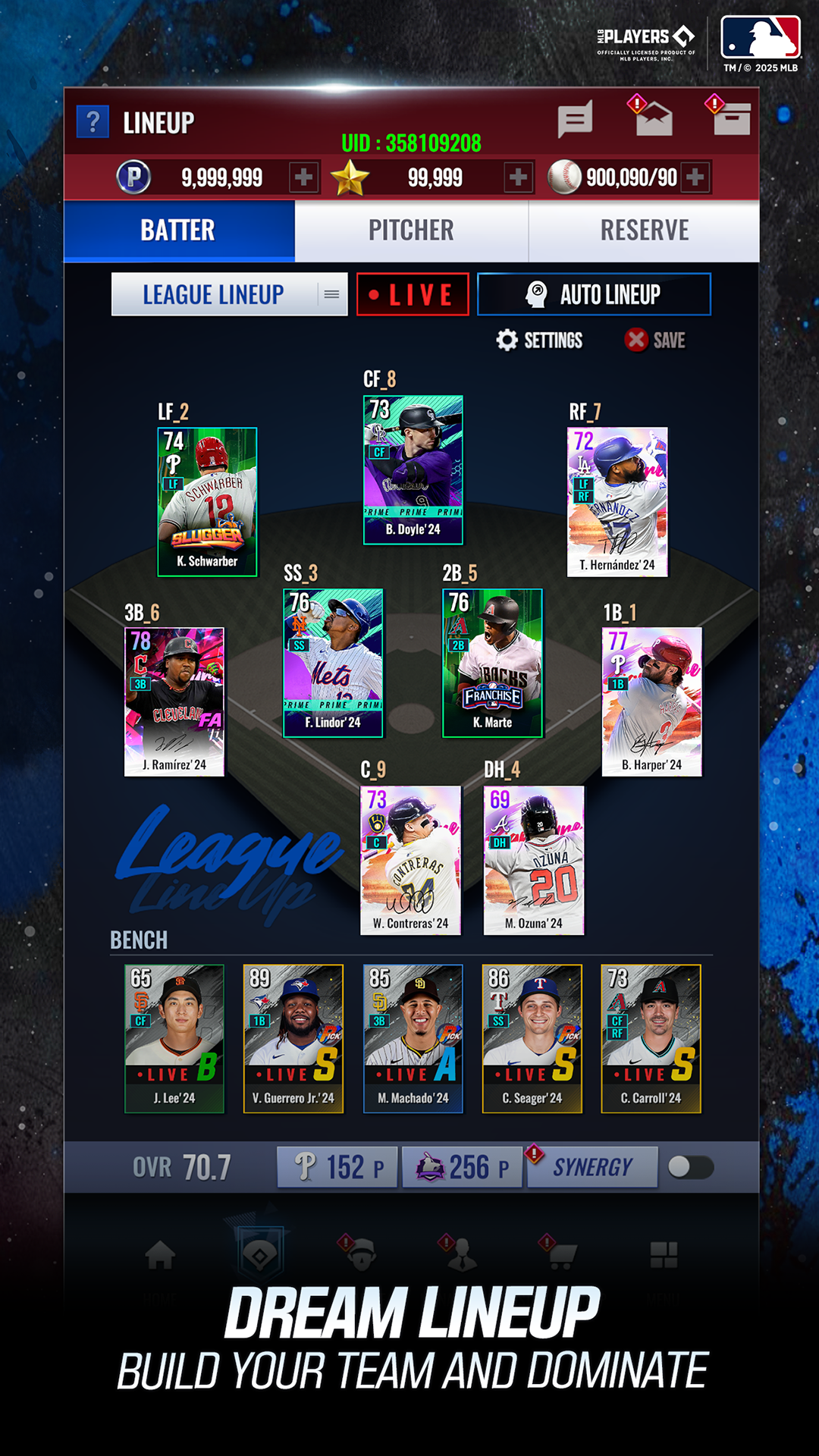Select K. Schwarber left field card
This screenshot has height=1456, width=819.
coord(207,502)
